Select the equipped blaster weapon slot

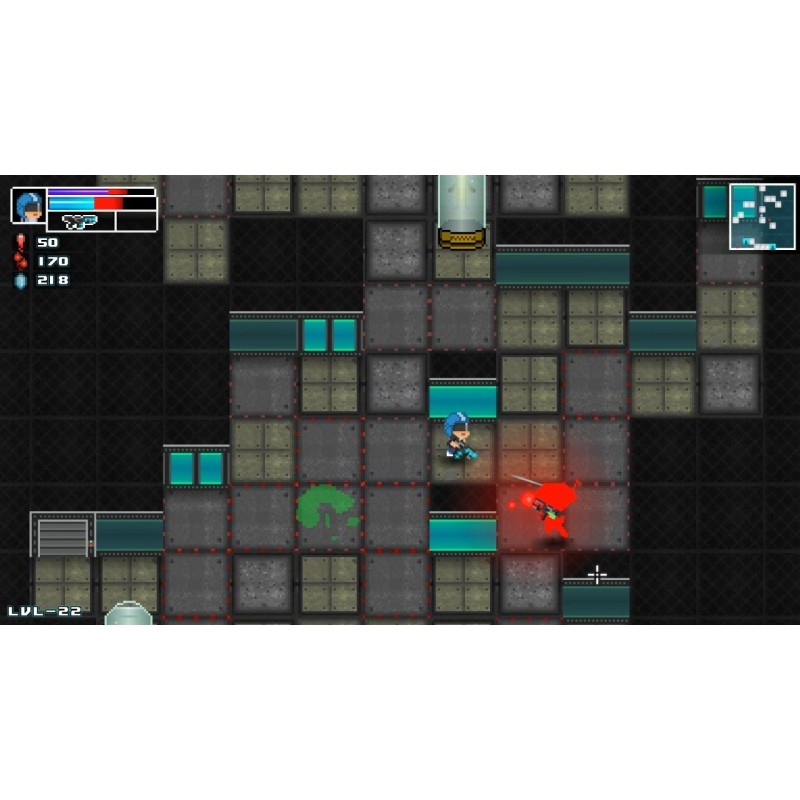point(80,221)
